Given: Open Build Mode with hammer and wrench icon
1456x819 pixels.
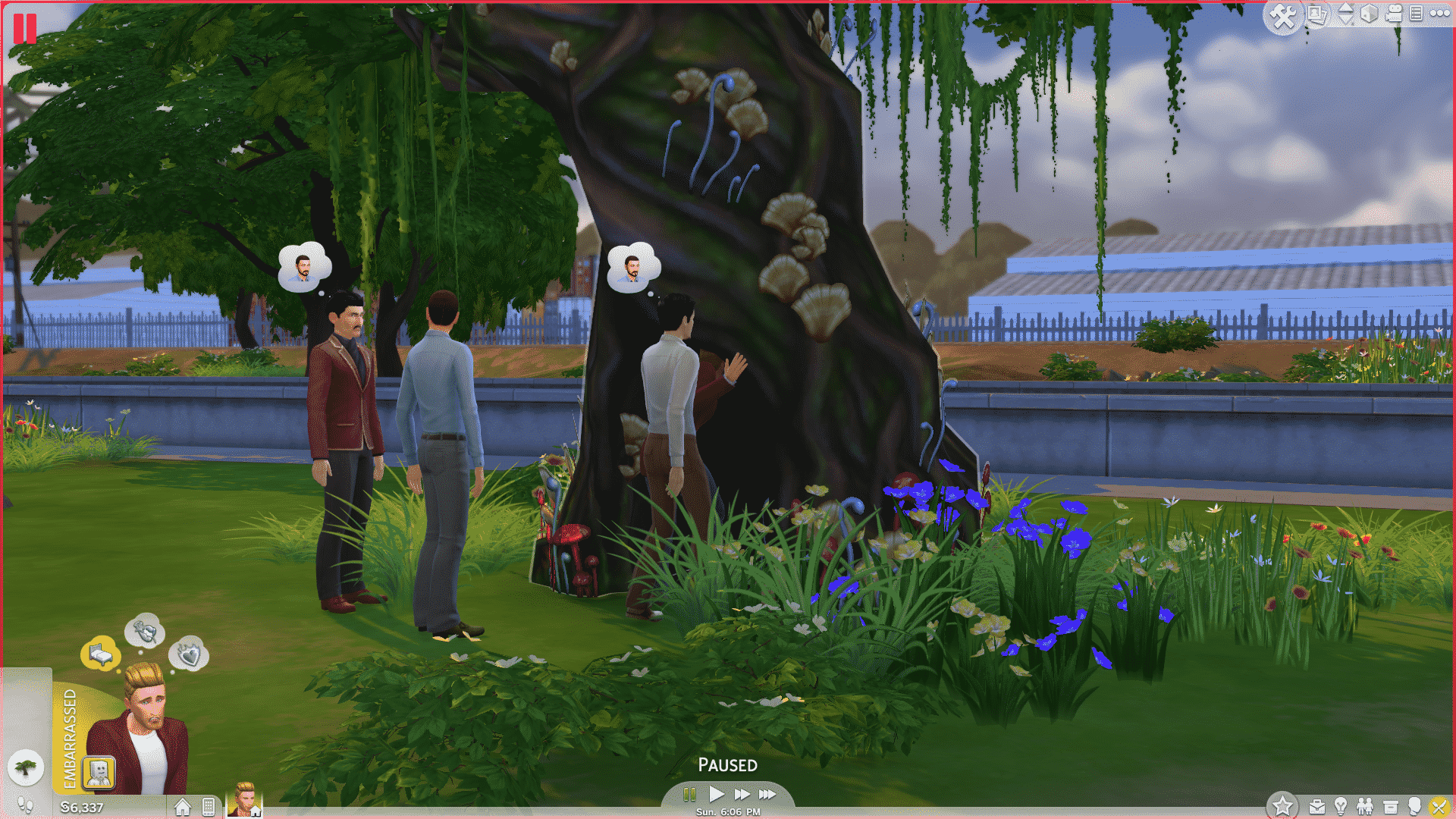Looking at the screenshot, I should [x=1282, y=16].
